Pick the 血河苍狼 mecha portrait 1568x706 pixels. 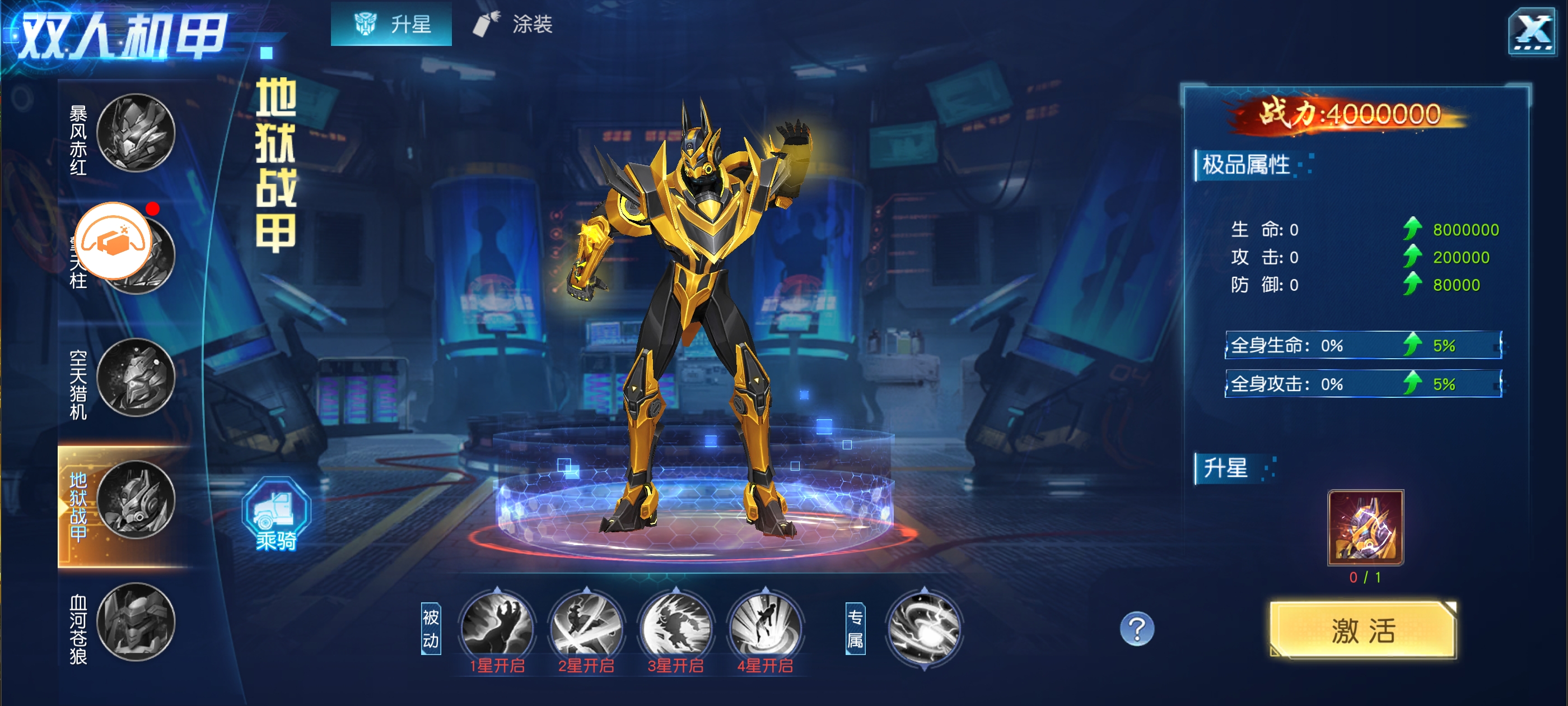136,622
